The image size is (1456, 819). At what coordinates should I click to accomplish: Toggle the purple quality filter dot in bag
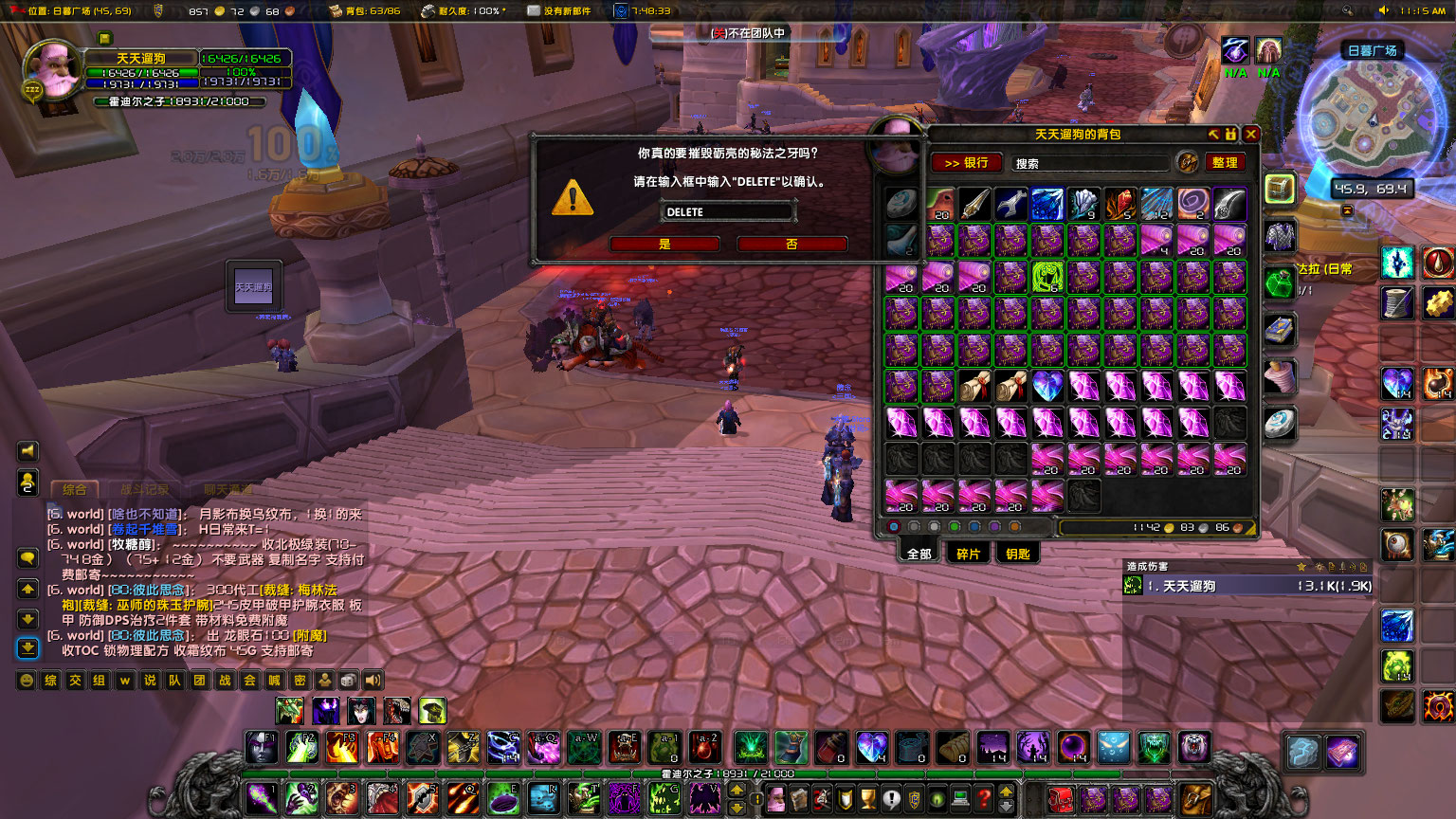point(993,526)
